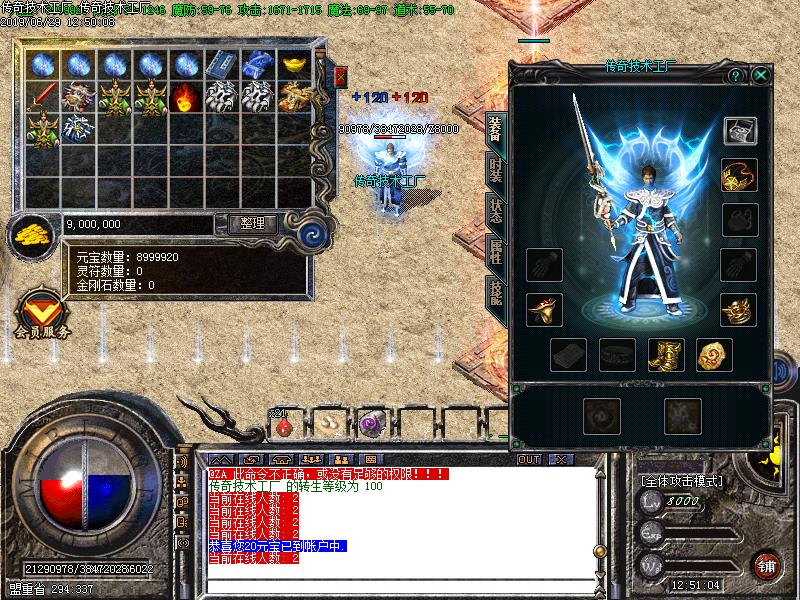Close the inventory bag with the red X
The height and width of the screenshot is (600, 800).
(x=340, y=76)
